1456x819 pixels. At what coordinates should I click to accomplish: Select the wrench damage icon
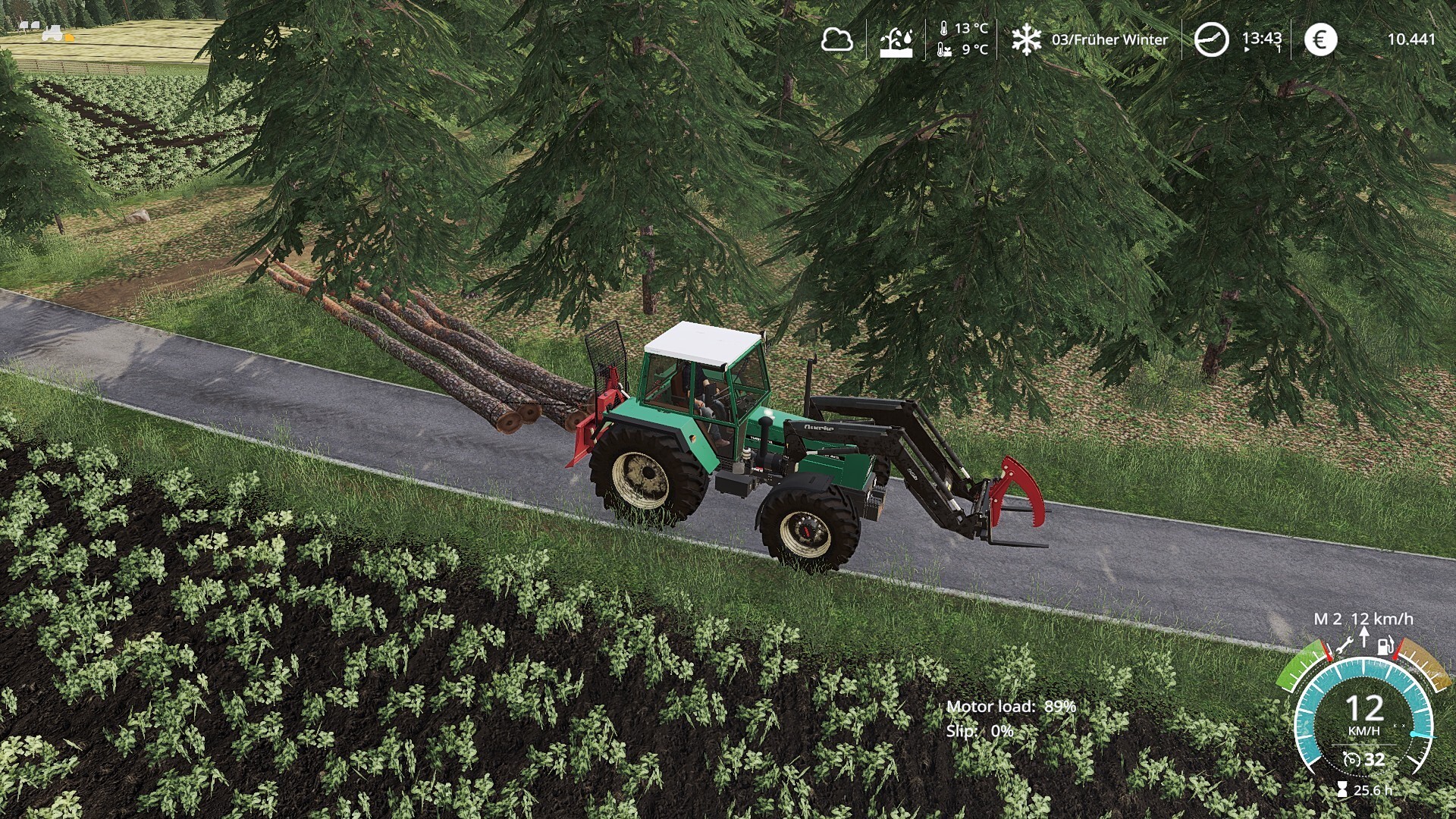coord(1345,647)
